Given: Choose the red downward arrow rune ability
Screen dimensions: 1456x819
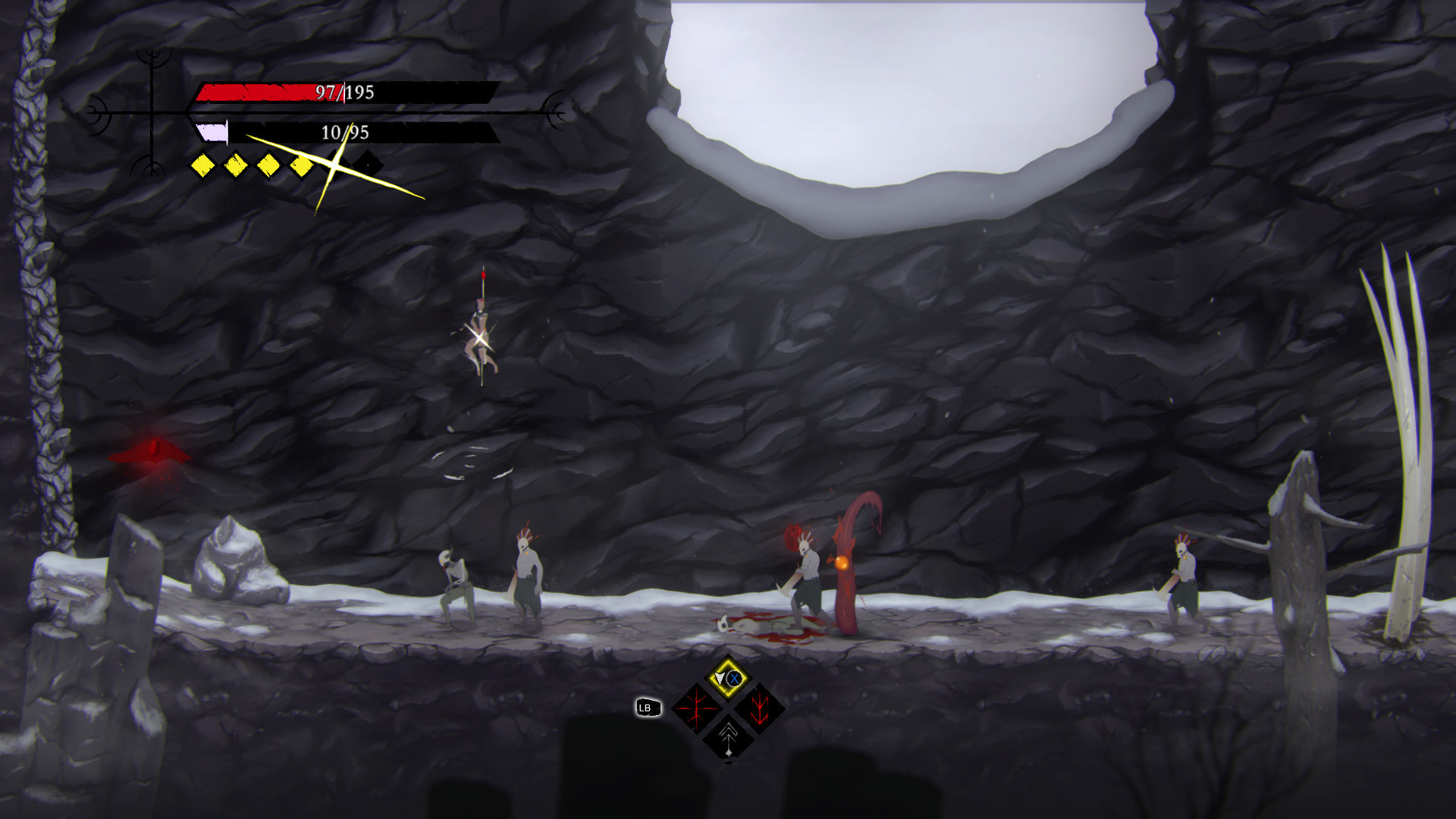Looking at the screenshot, I should pos(759,709).
